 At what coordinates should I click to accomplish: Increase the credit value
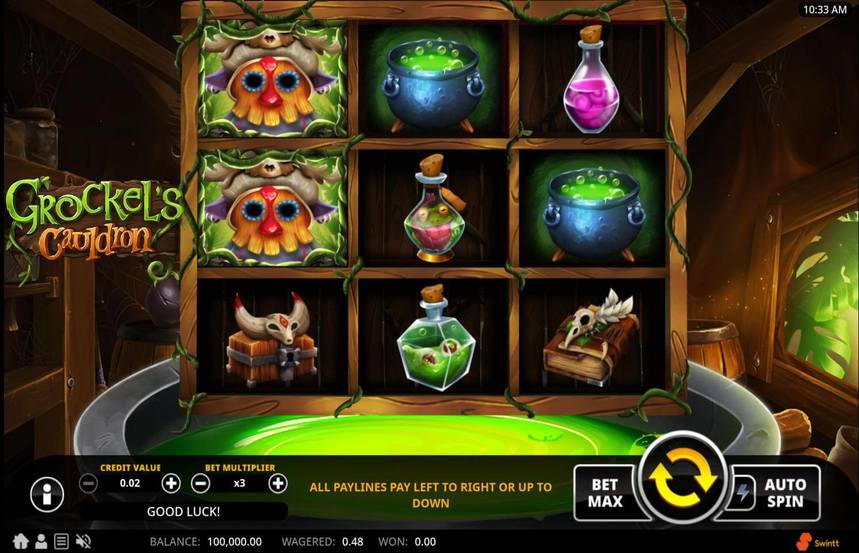[x=171, y=484]
